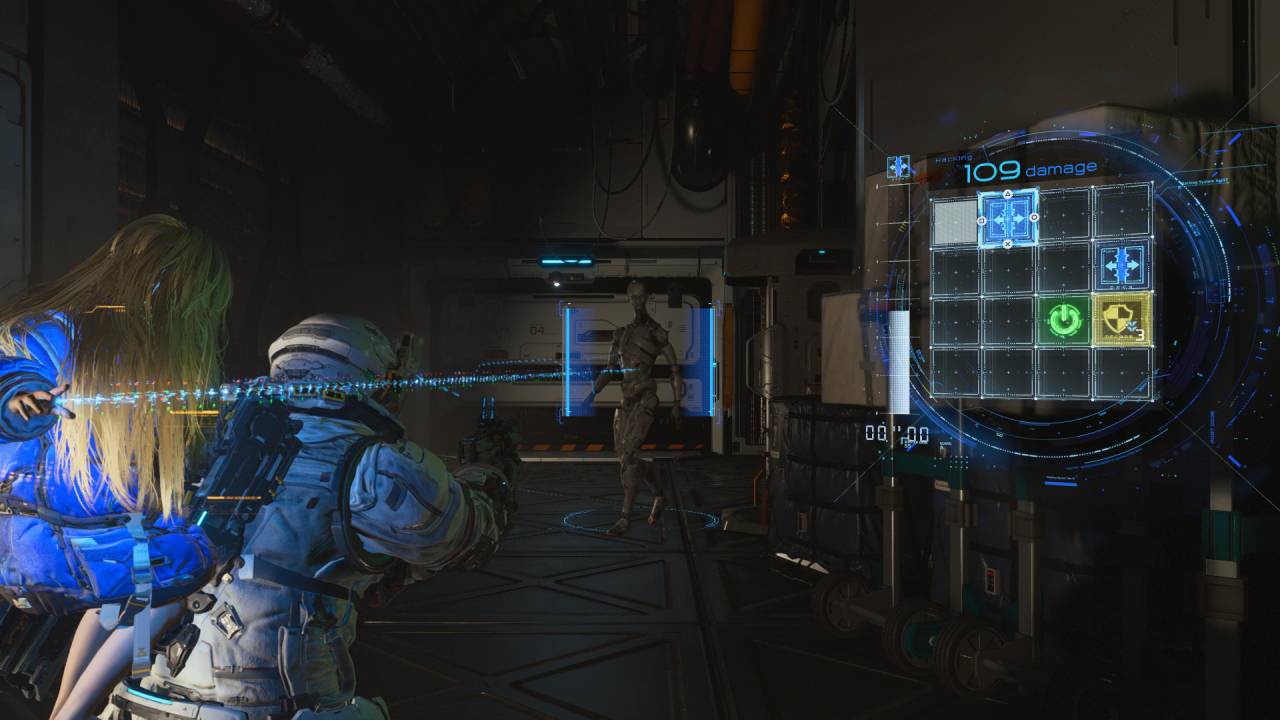Click the small hacking chip icon above the gauge
The image size is (1280, 720).
tap(899, 164)
